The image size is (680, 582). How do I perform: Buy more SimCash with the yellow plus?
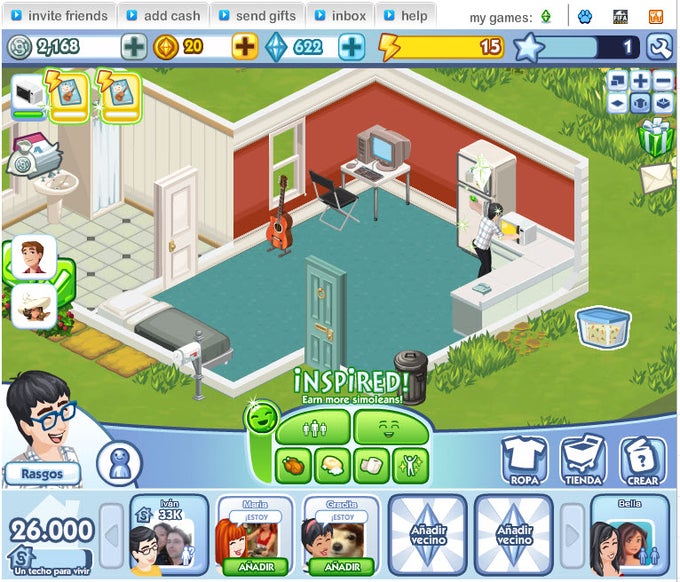[244, 46]
